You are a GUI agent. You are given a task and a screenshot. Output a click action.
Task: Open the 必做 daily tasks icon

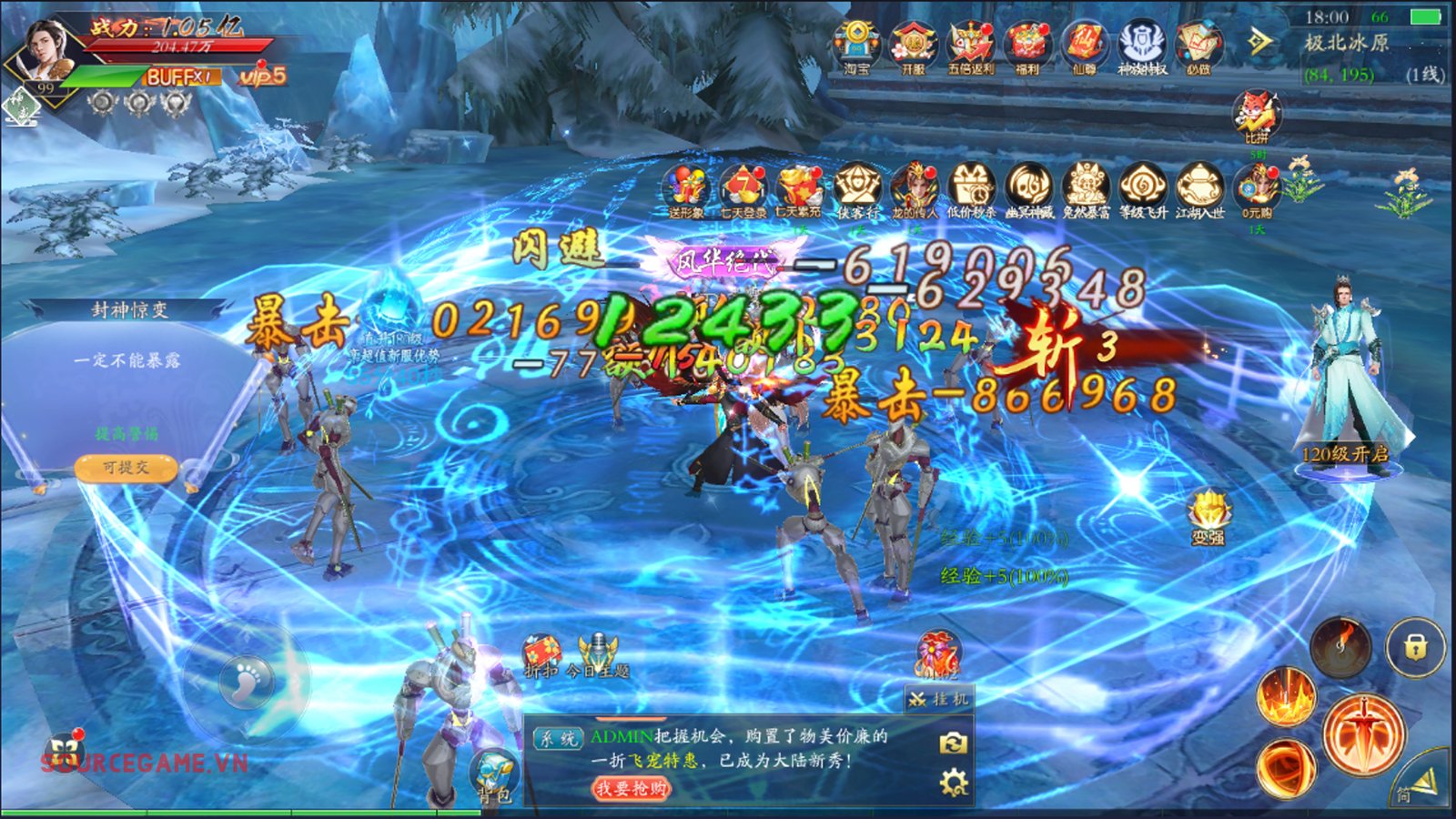click(x=1198, y=45)
